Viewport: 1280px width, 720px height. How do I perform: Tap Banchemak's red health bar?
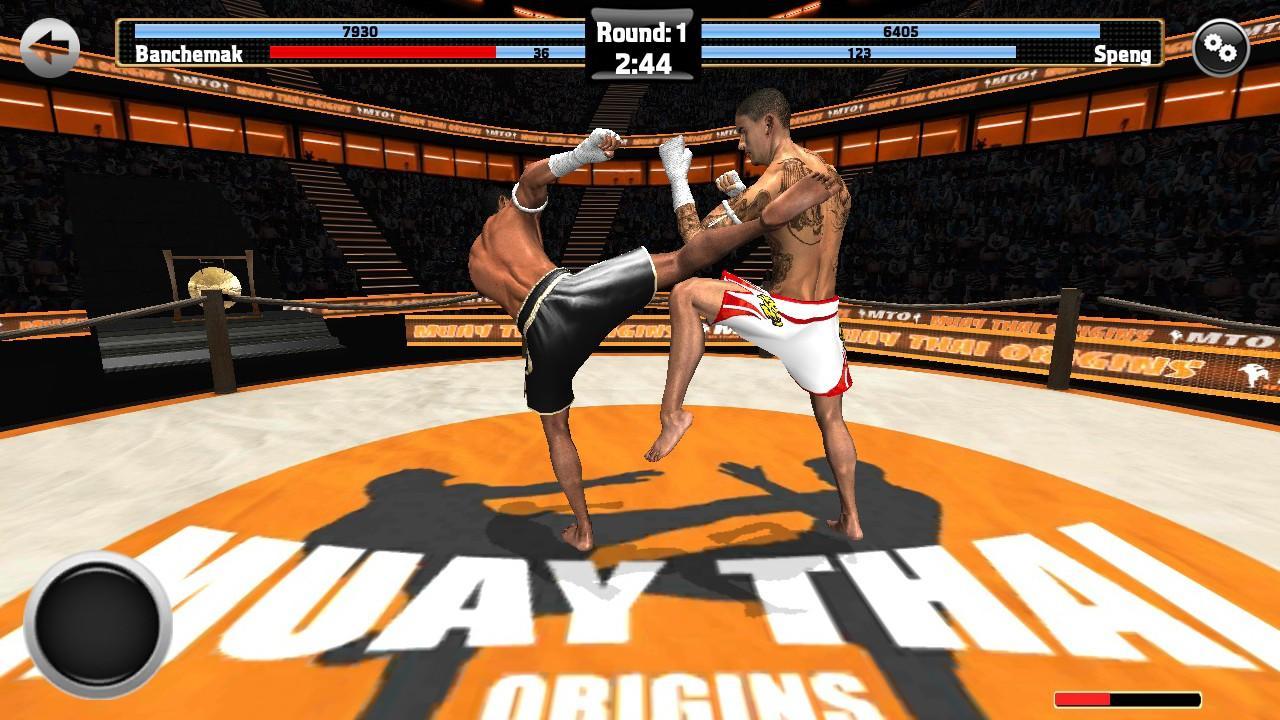(381, 51)
